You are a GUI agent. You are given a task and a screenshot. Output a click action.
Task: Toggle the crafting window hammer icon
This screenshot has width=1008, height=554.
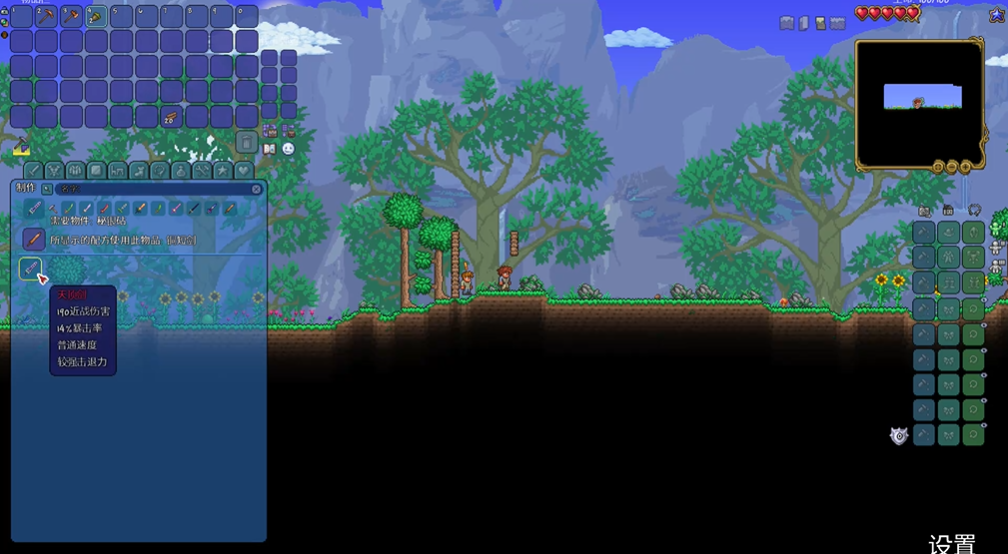coord(21,147)
